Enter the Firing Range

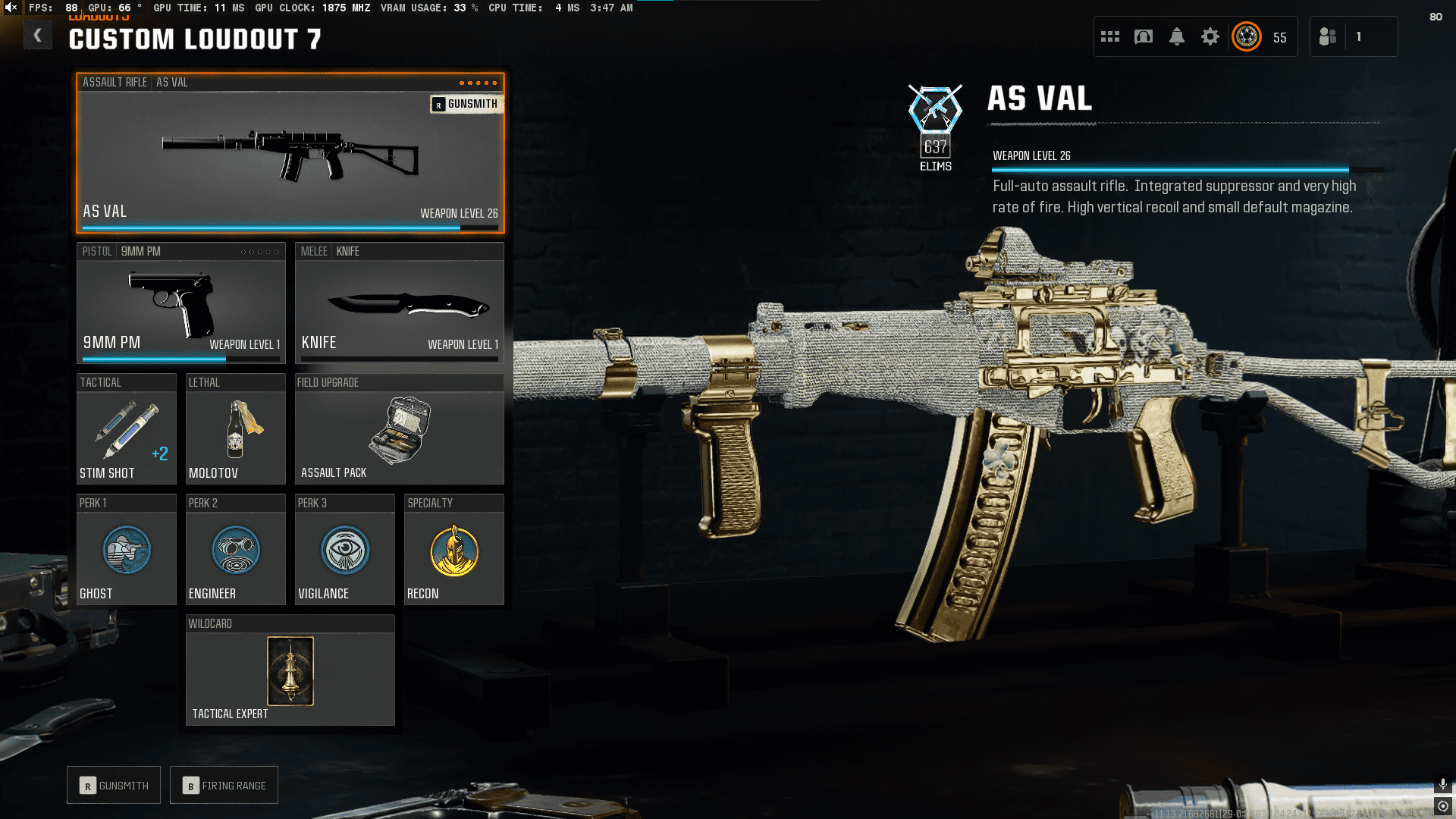click(x=224, y=785)
